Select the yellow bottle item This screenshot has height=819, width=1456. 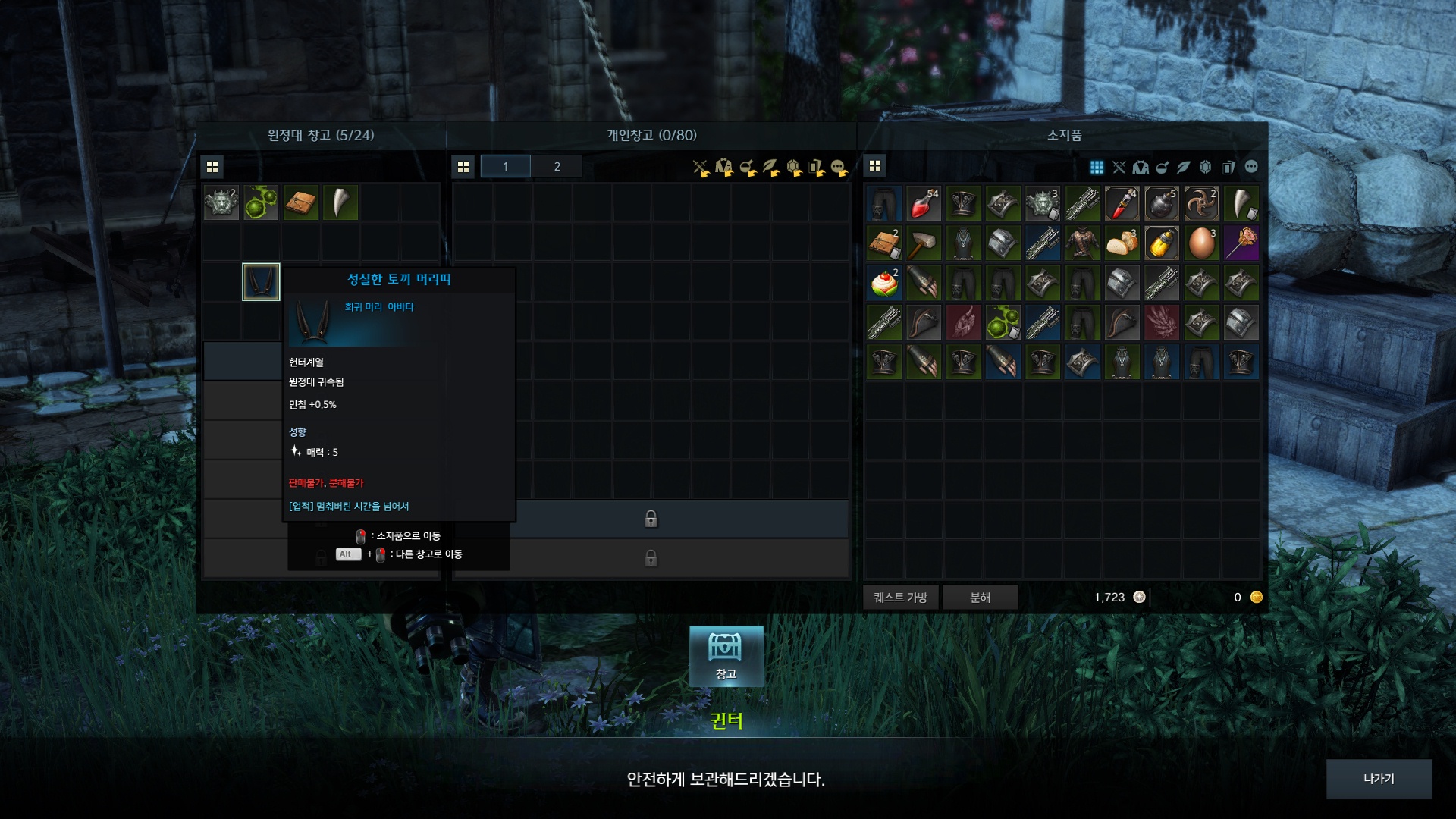[1161, 243]
